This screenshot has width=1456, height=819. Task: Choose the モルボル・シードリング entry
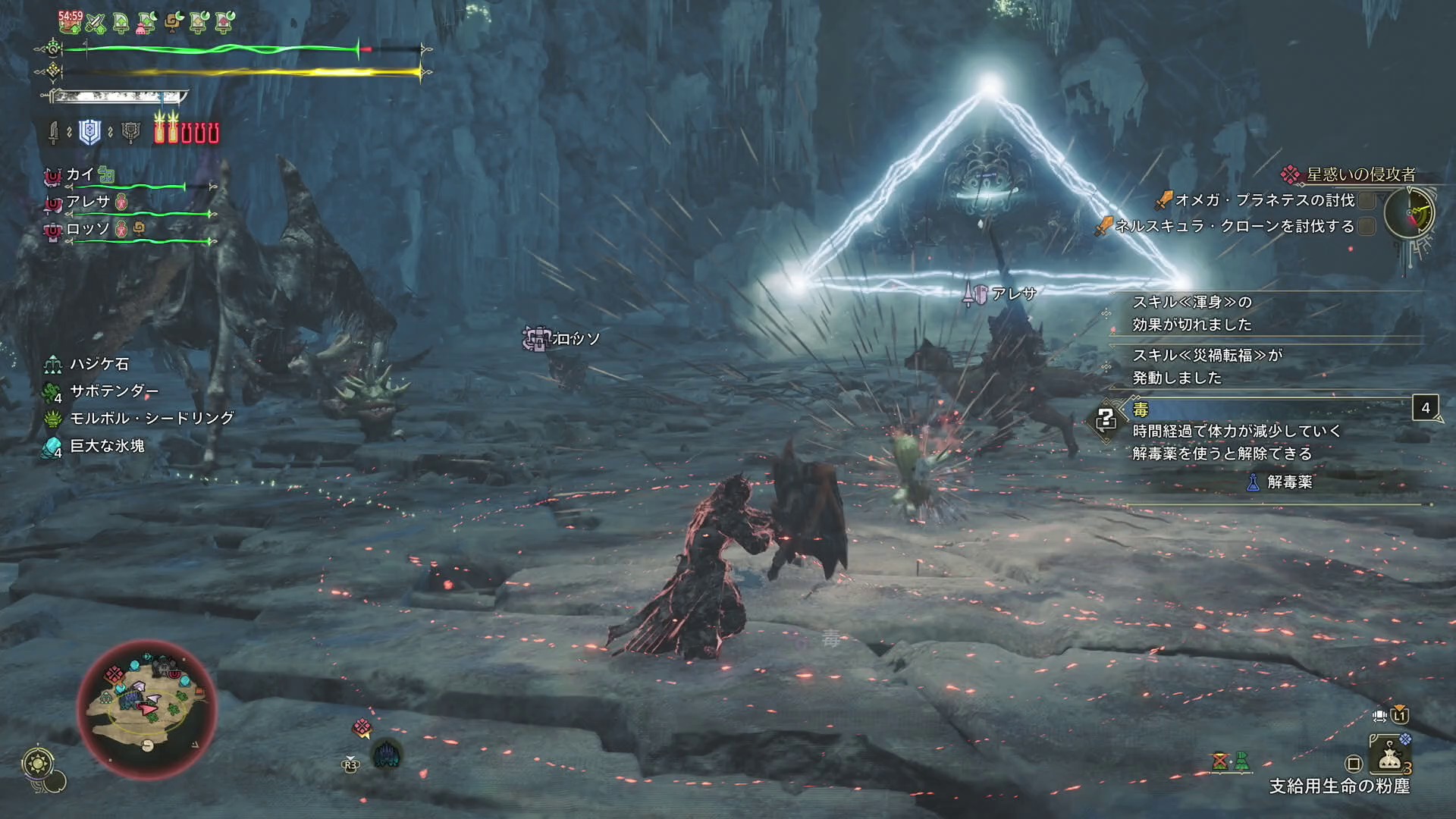click(x=152, y=419)
